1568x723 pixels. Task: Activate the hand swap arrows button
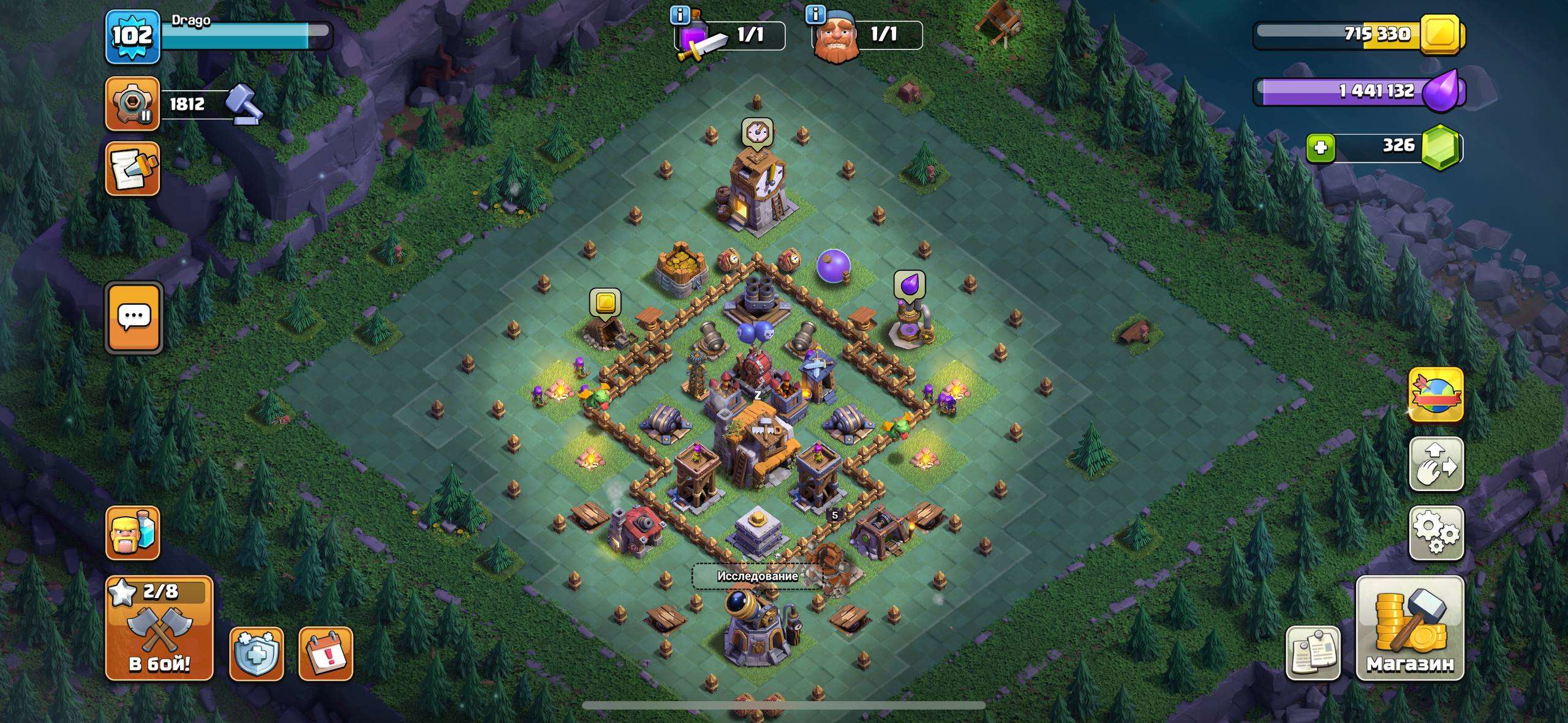pos(1436,464)
